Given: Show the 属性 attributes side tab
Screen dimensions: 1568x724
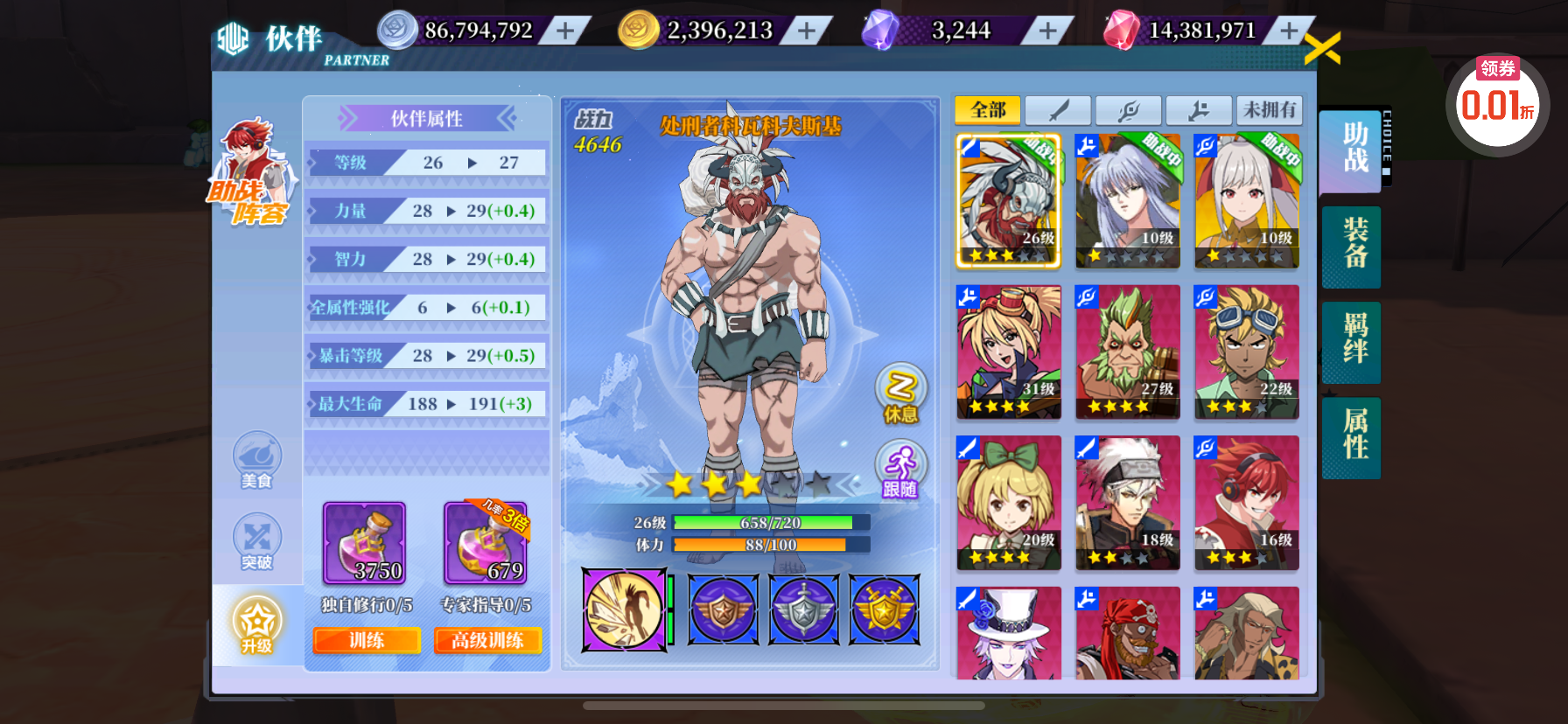Looking at the screenshot, I should [1353, 435].
